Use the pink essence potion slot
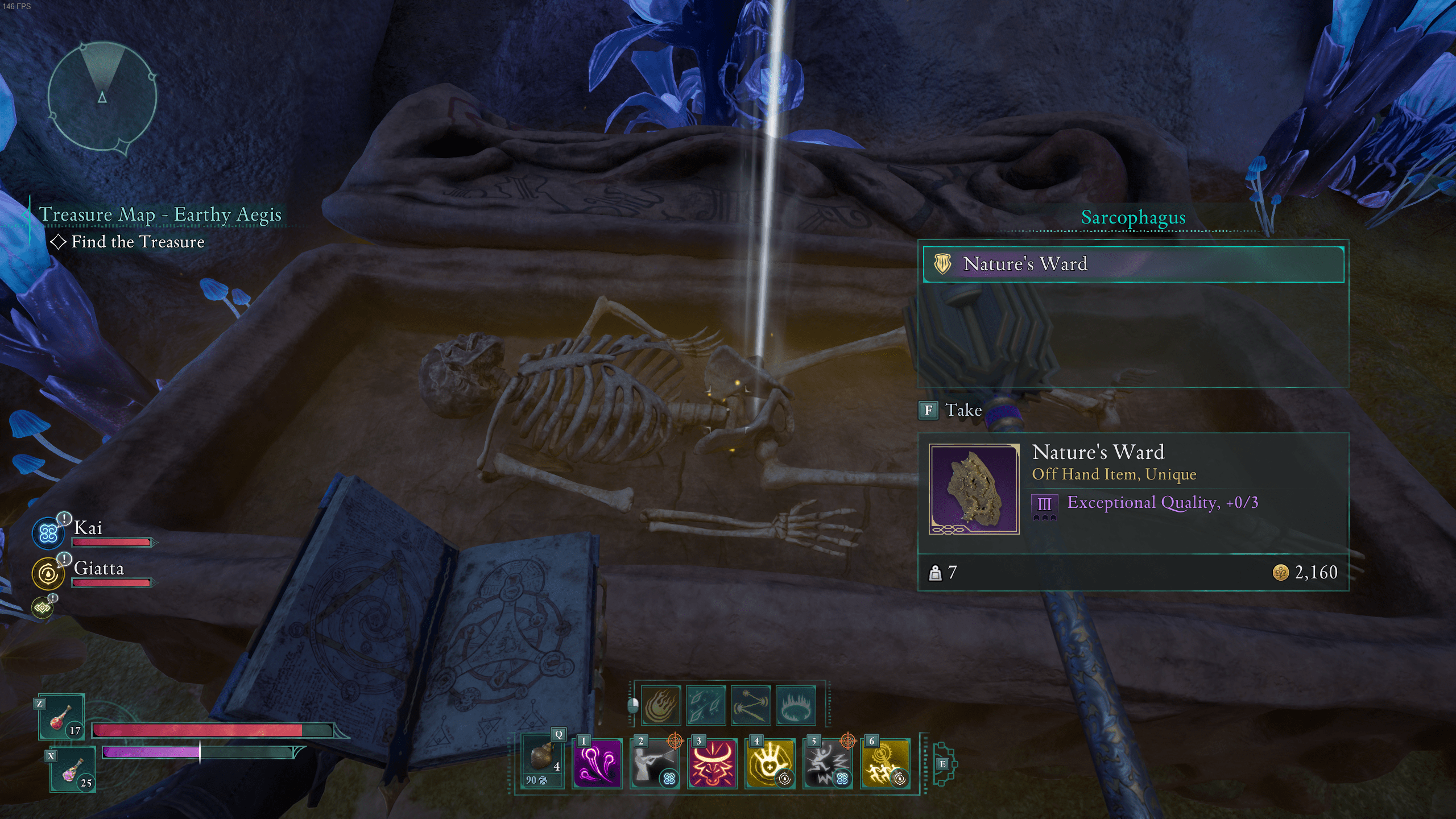 coord(73,770)
